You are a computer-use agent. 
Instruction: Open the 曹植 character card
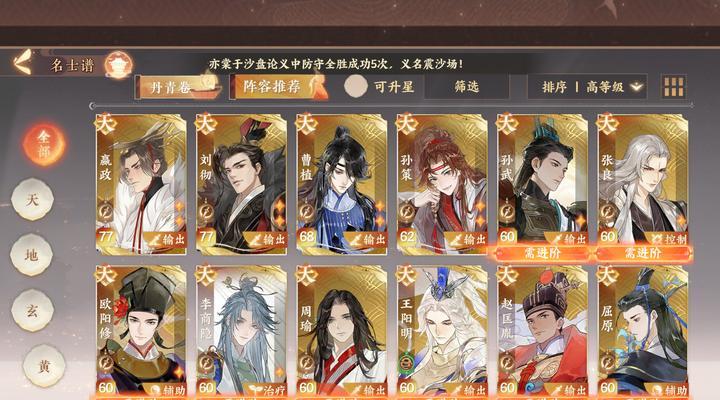pyautogui.click(x=342, y=182)
